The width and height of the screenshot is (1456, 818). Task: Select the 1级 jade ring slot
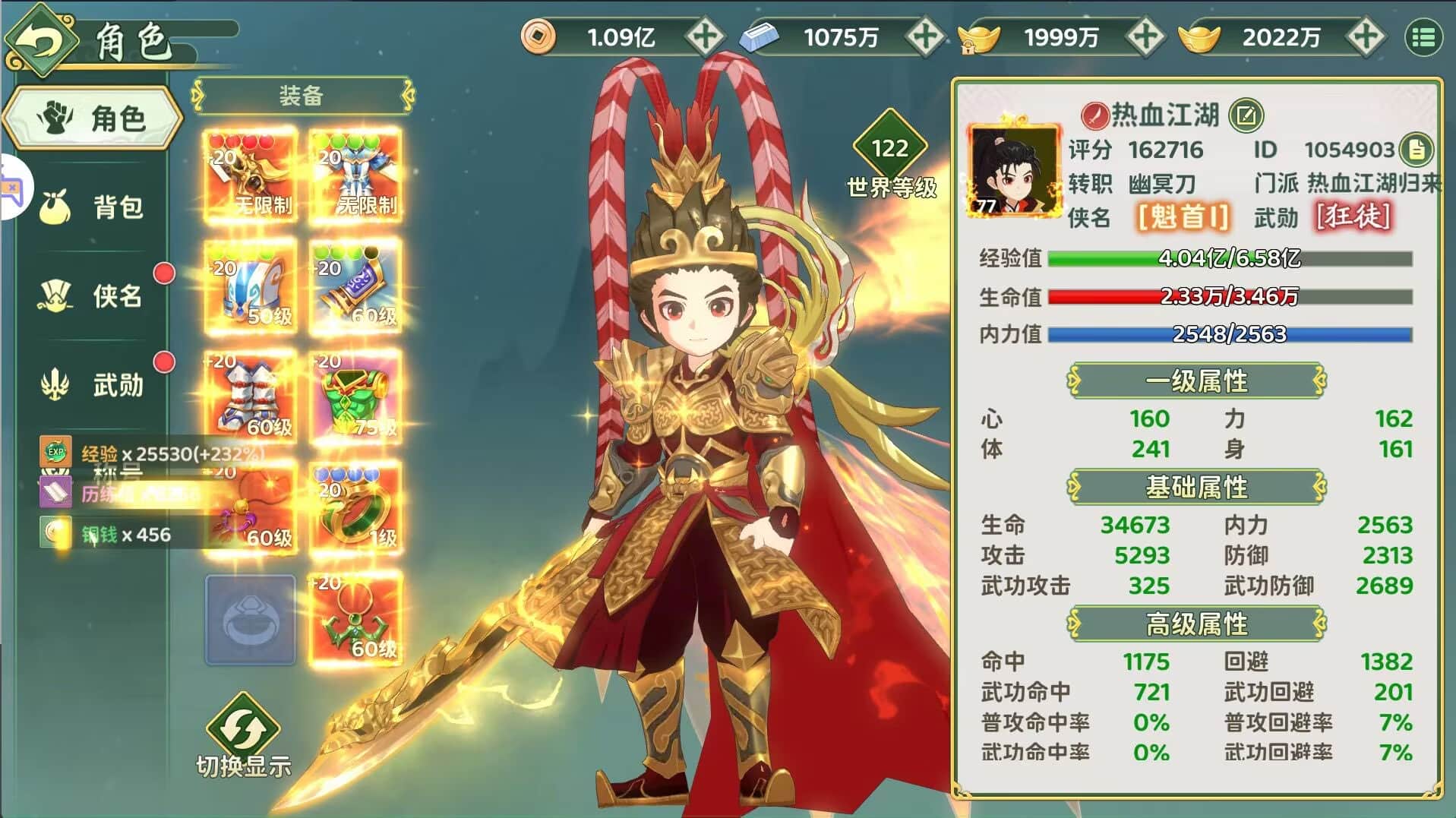[x=355, y=509]
